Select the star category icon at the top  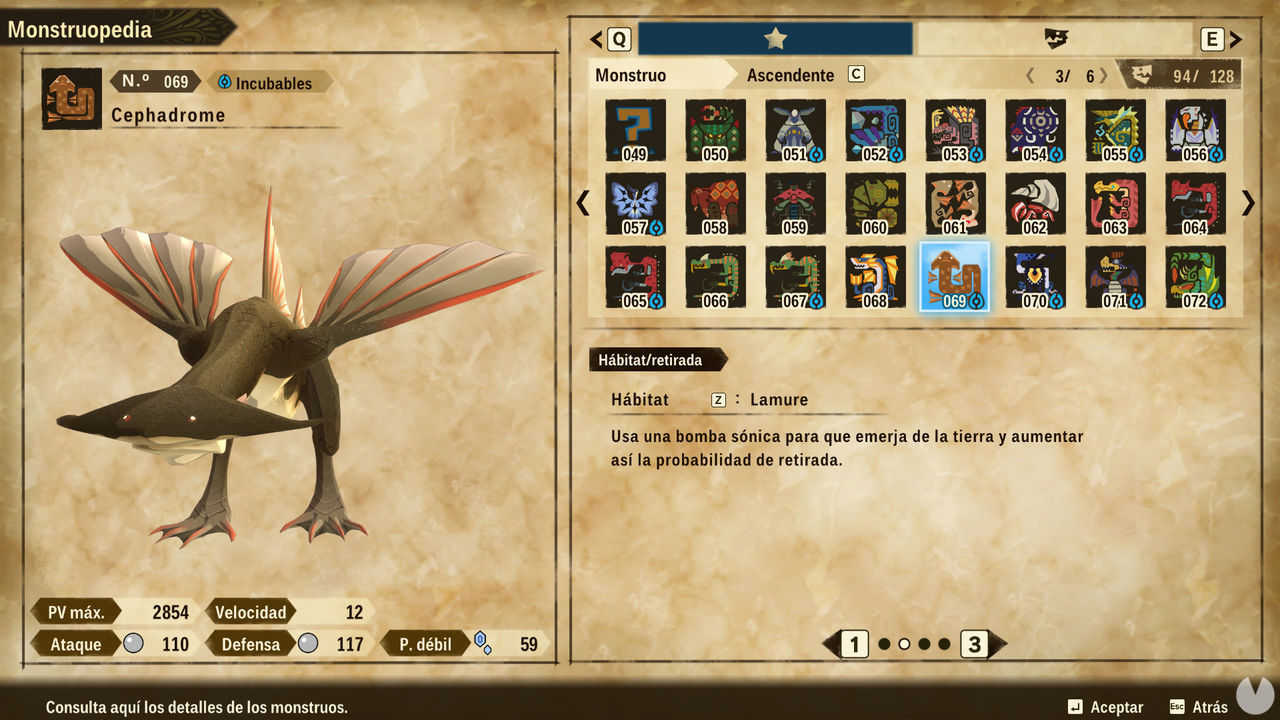773,37
